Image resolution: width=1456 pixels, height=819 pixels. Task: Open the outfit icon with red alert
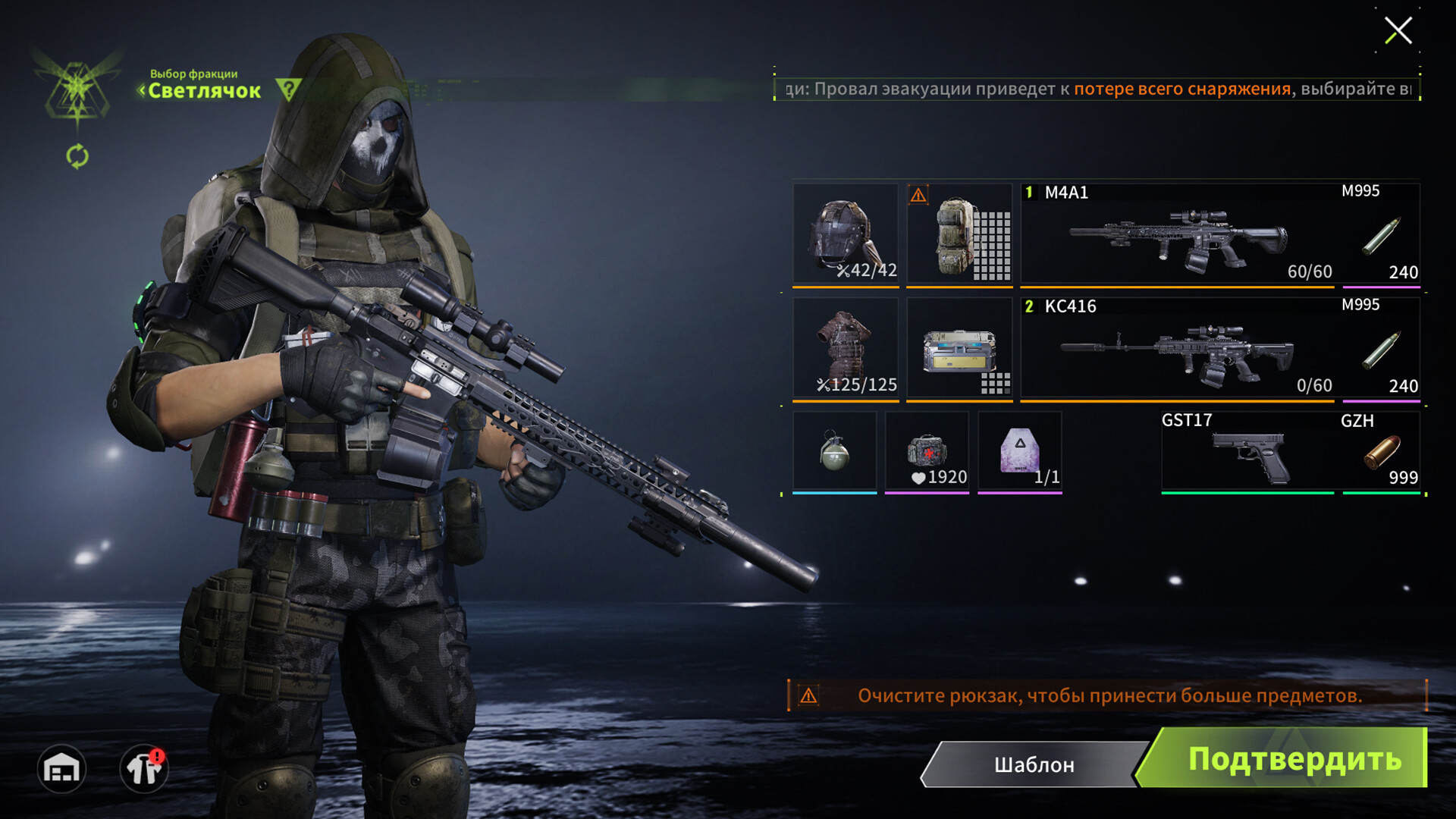point(143,769)
